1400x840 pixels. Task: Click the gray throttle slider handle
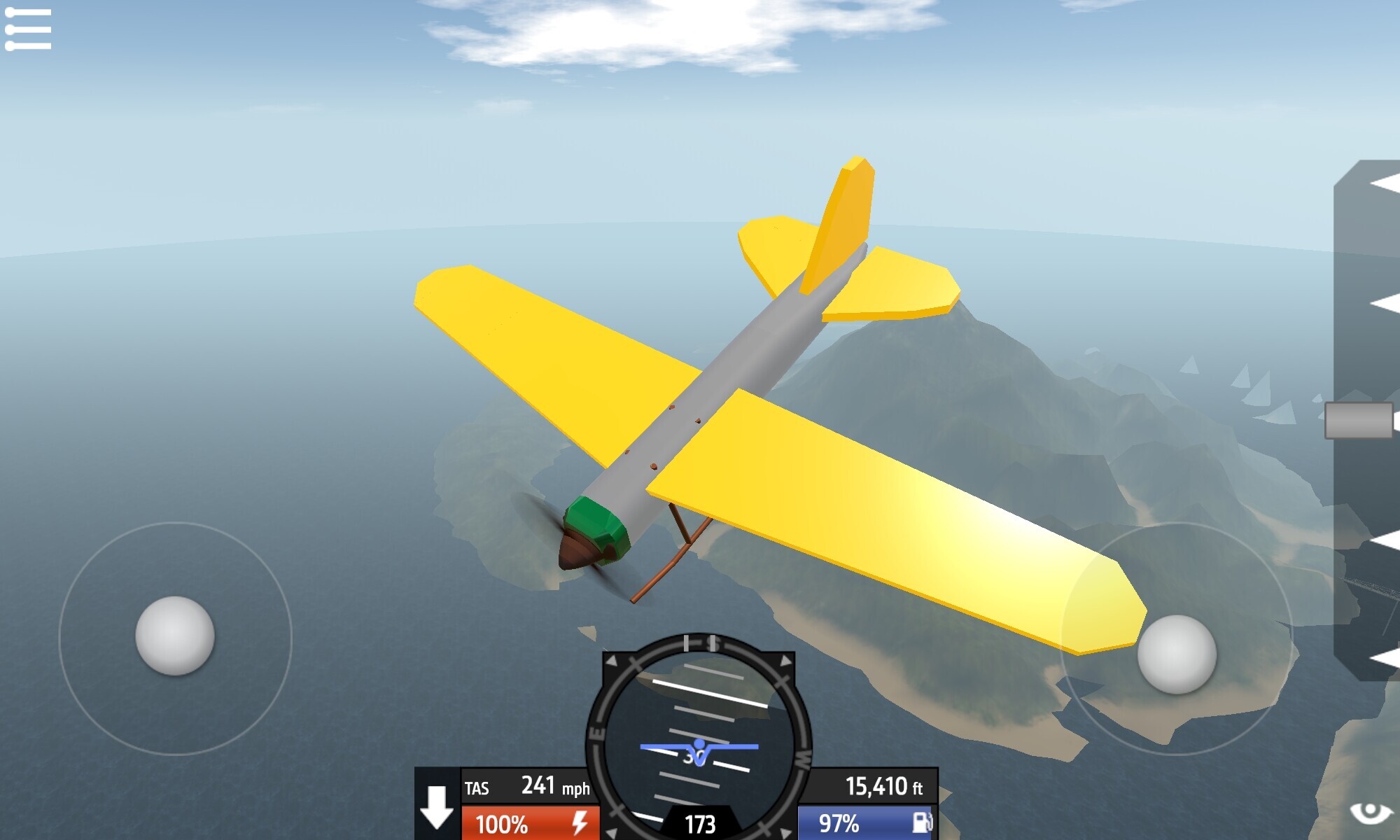coord(1359,421)
